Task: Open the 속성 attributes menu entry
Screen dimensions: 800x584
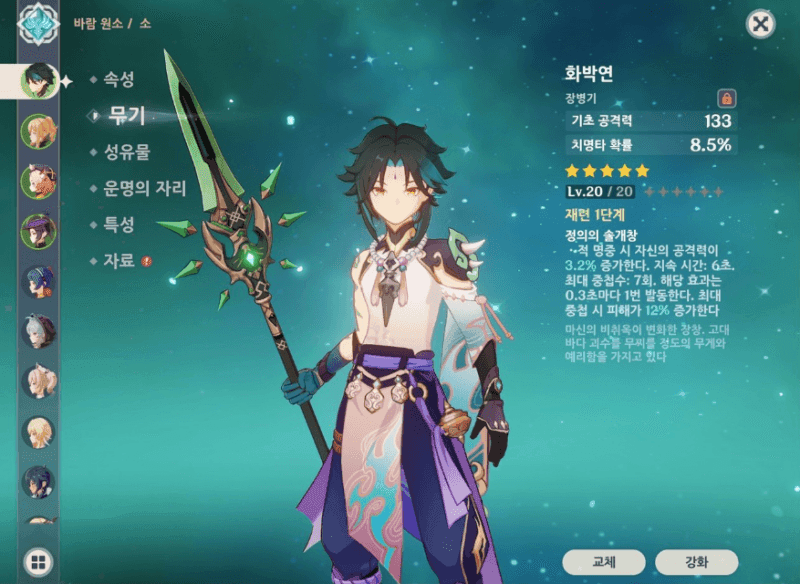Action: (118, 79)
